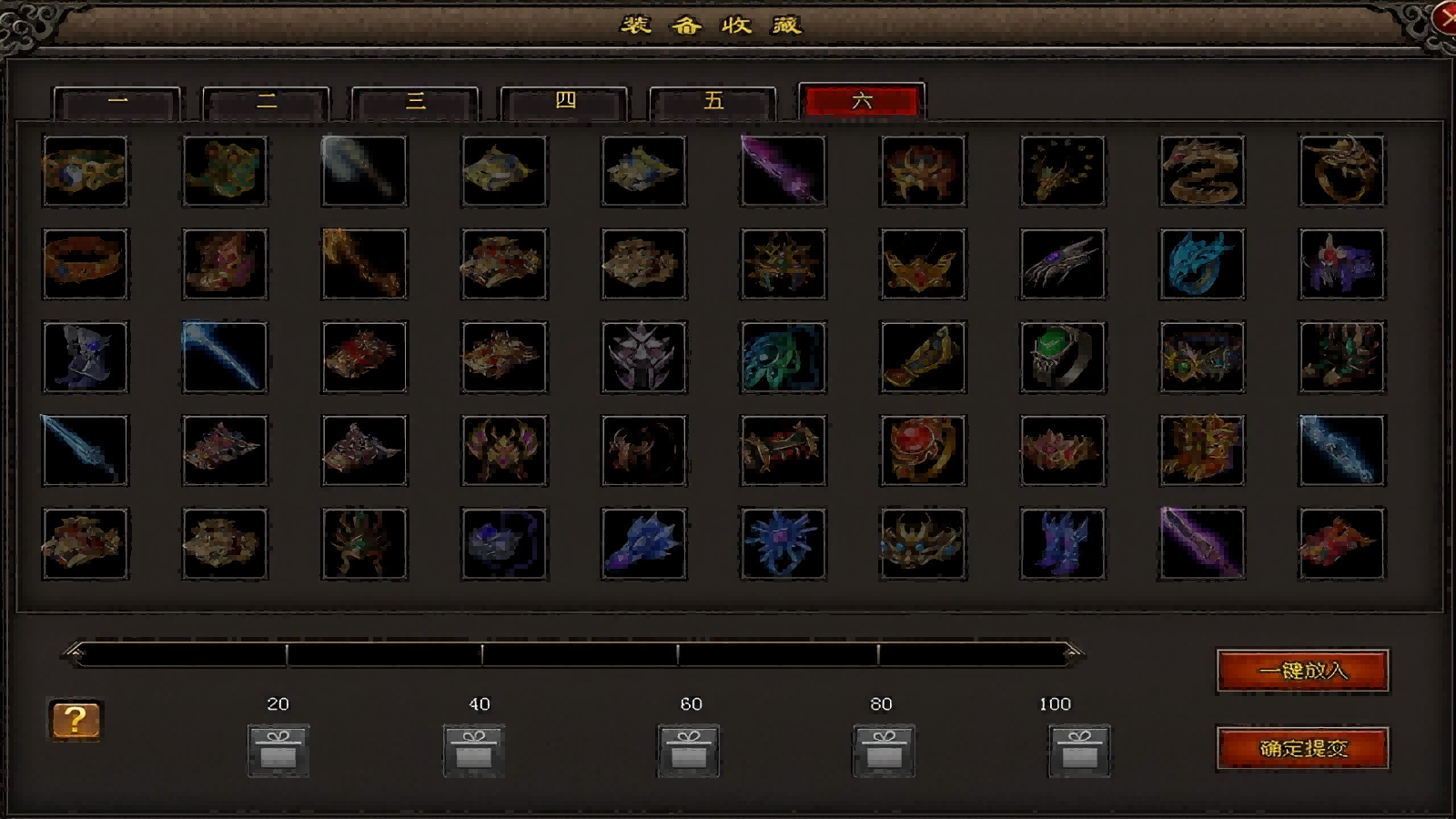This screenshot has height=819, width=1456.
Task: Select the red orb ring slot
Action: (x=923, y=450)
